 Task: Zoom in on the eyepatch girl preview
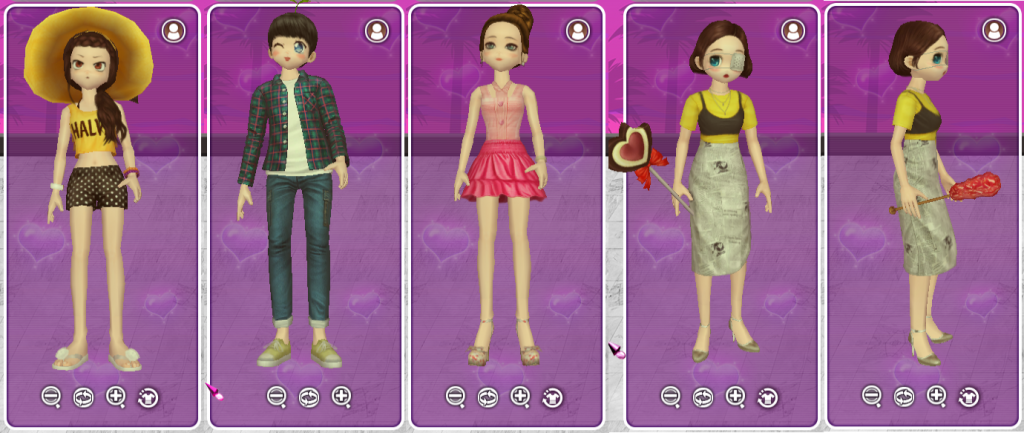point(736,396)
